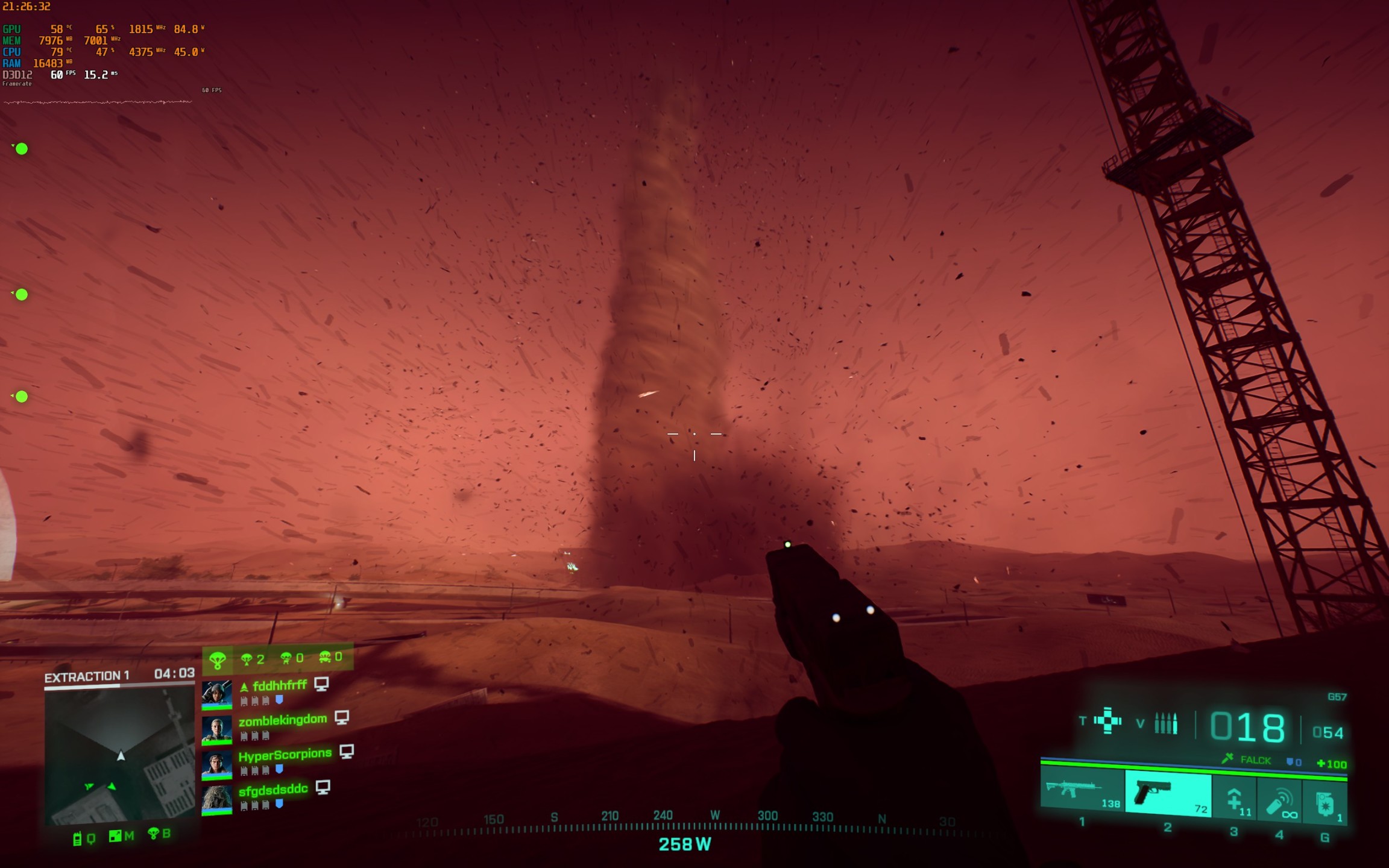Image resolution: width=1389 pixels, height=868 pixels.
Task: Click the MSI Afterburner framerate graph overlay
Action: [x=98, y=102]
